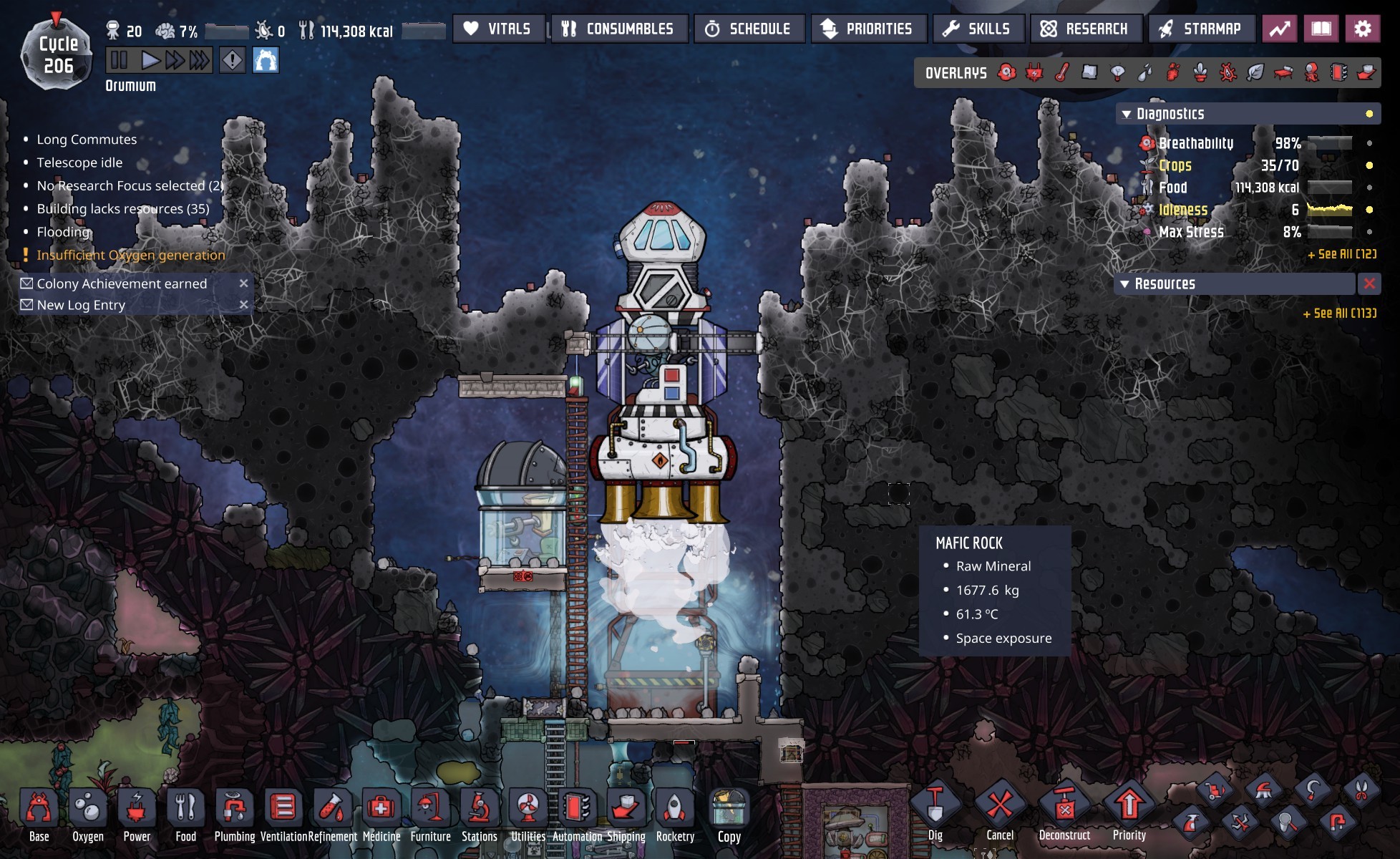Open the Consumables panel
Viewport: 1400px width, 859px height.
point(618,29)
